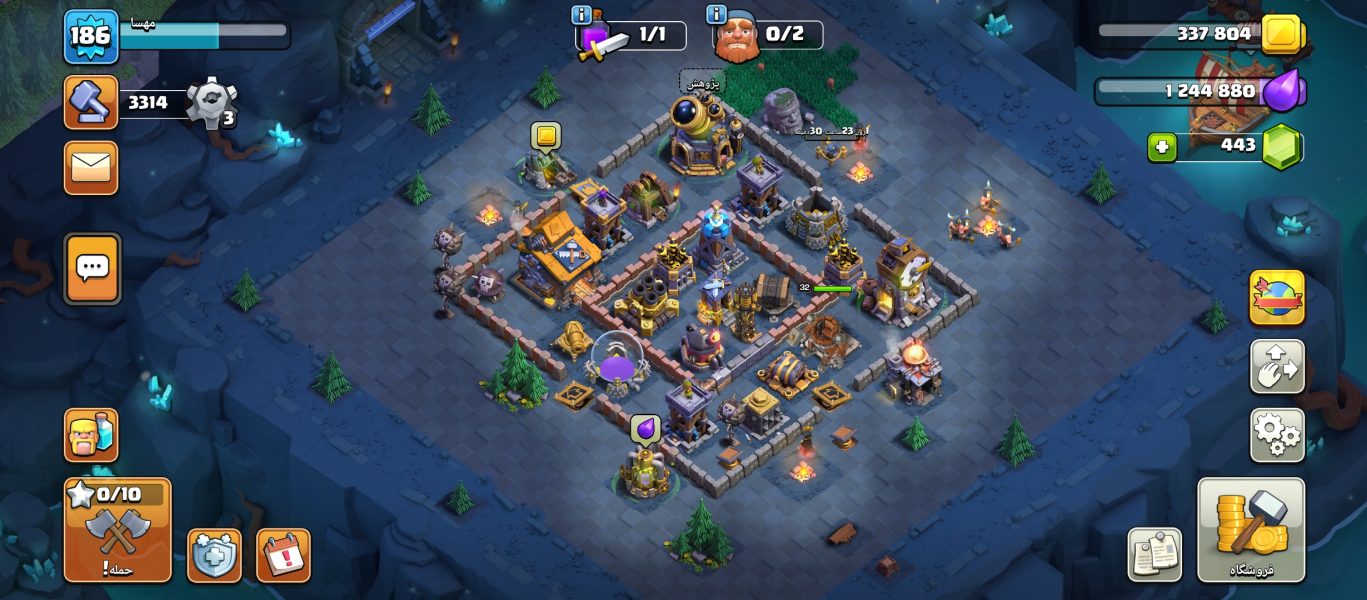This screenshot has height=600, width=1367.
Task: Show info for the master builder count
Action: pyautogui.click(x=716, y=15)
